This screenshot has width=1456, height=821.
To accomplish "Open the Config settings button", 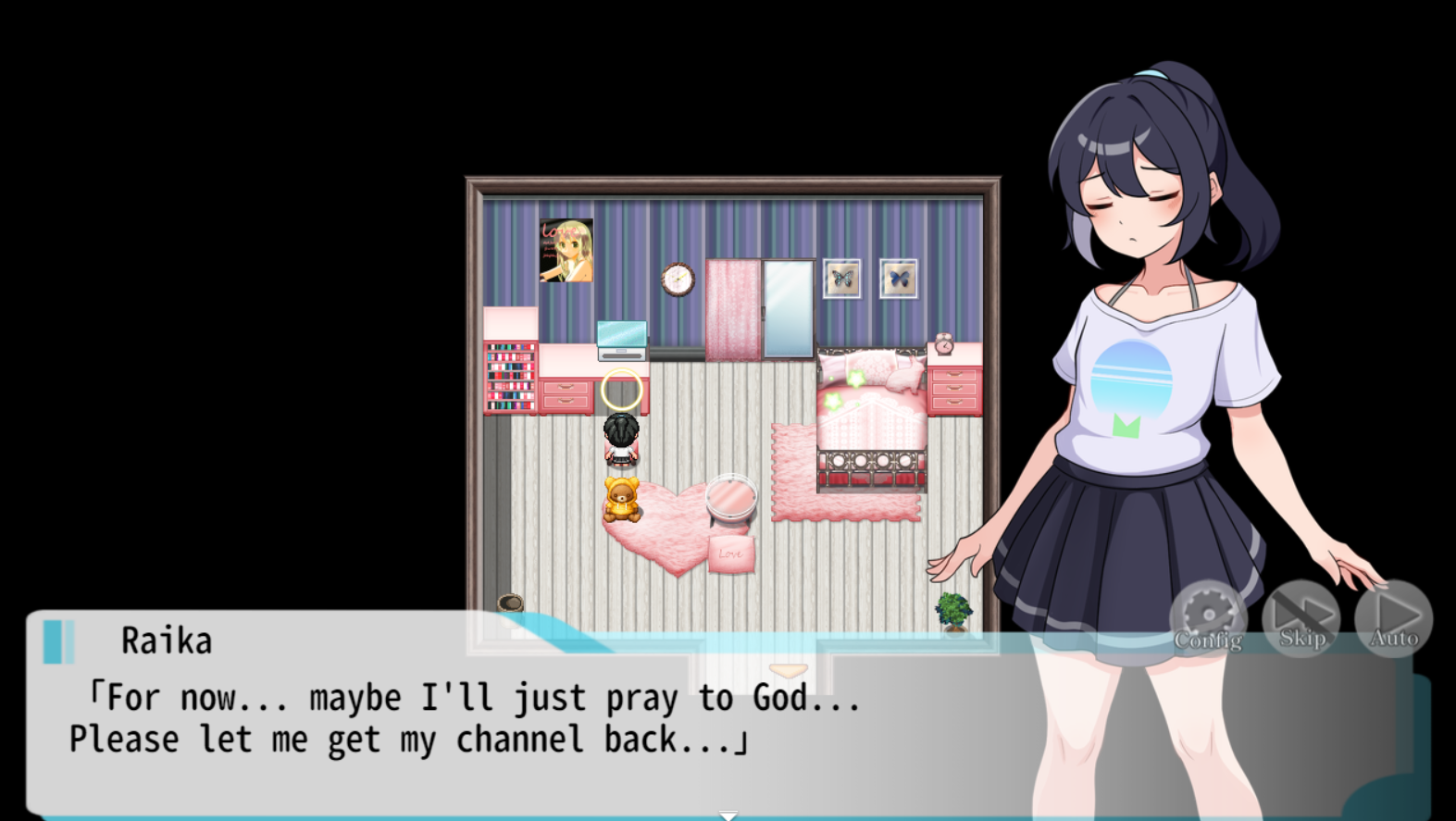I will 1208,619.
